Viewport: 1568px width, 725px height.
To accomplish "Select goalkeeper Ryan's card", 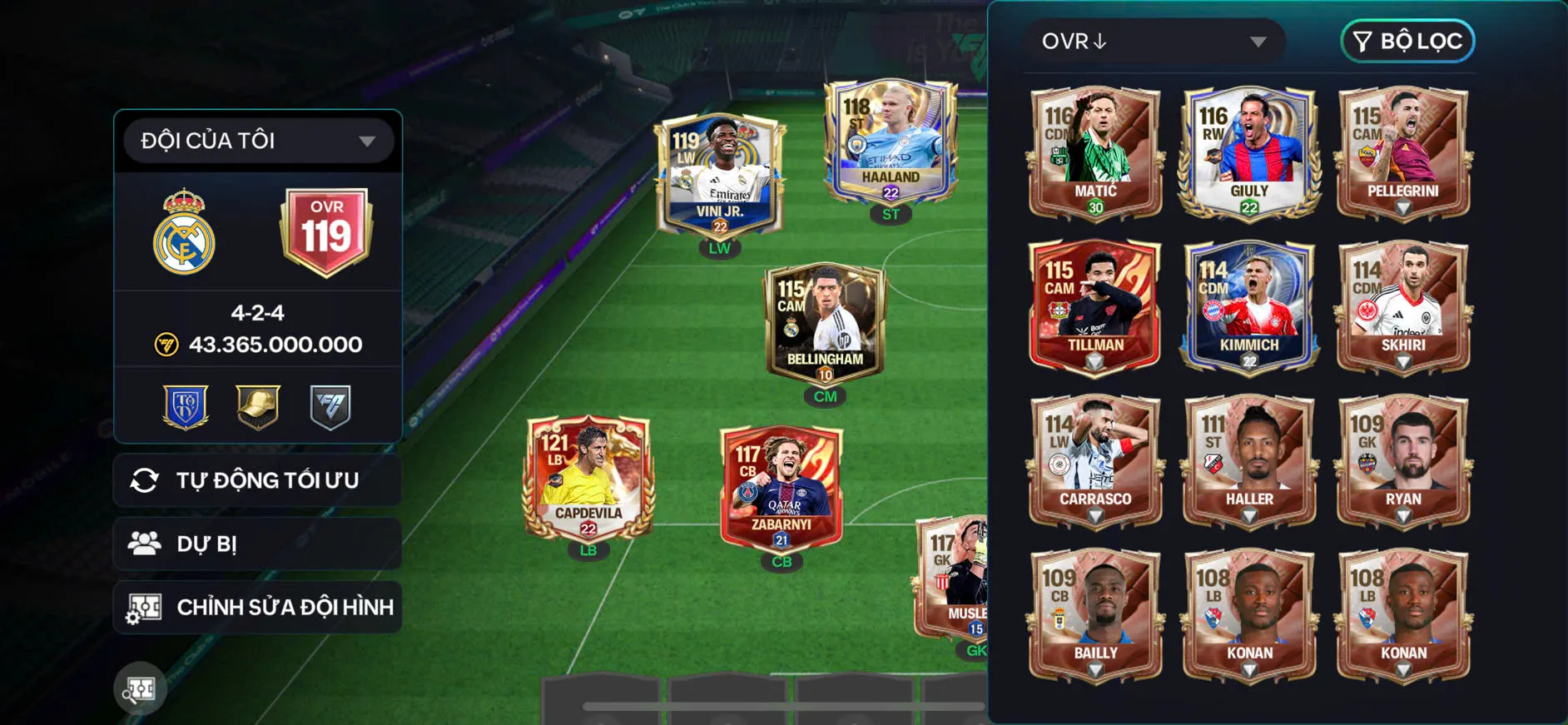I will pyautogui.click(x=1403, y=461).
